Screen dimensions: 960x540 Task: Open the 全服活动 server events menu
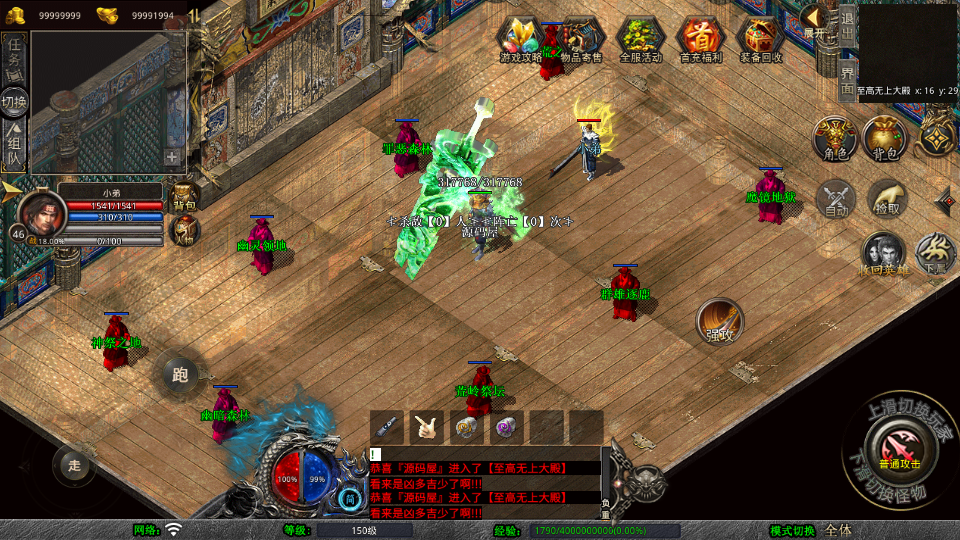tap(641, 40)
